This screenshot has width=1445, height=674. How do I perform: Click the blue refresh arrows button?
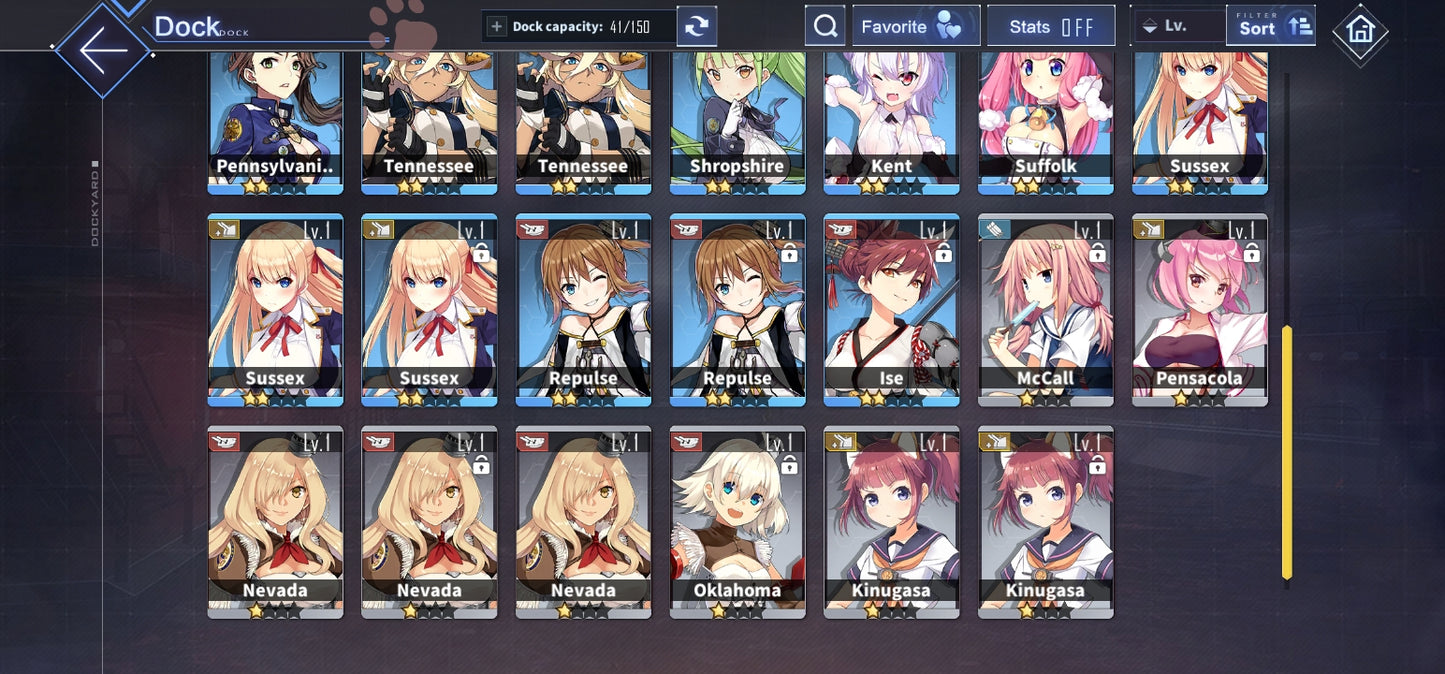point(697,27)
